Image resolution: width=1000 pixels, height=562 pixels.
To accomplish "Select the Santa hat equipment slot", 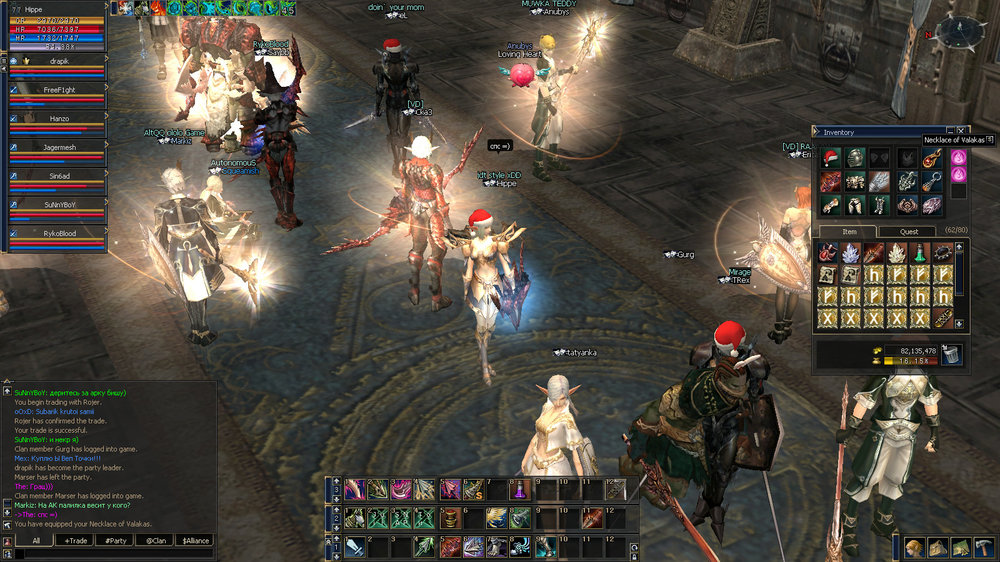I will point(830,158).
